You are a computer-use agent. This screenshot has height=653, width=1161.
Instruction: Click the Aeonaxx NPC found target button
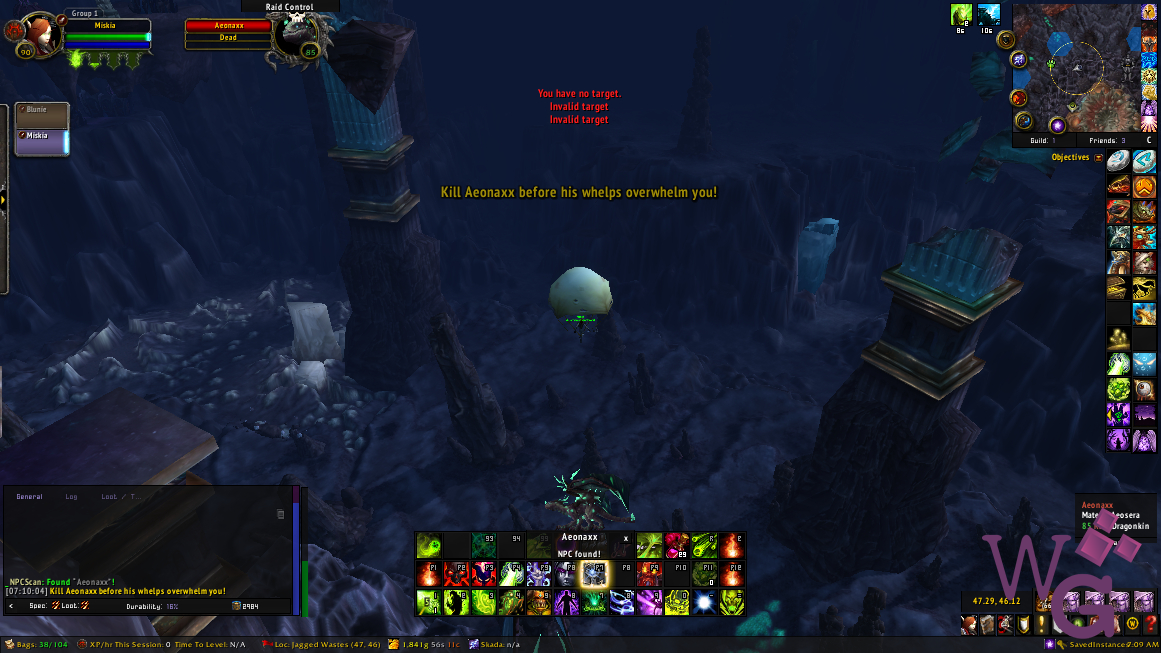[579, 545]
